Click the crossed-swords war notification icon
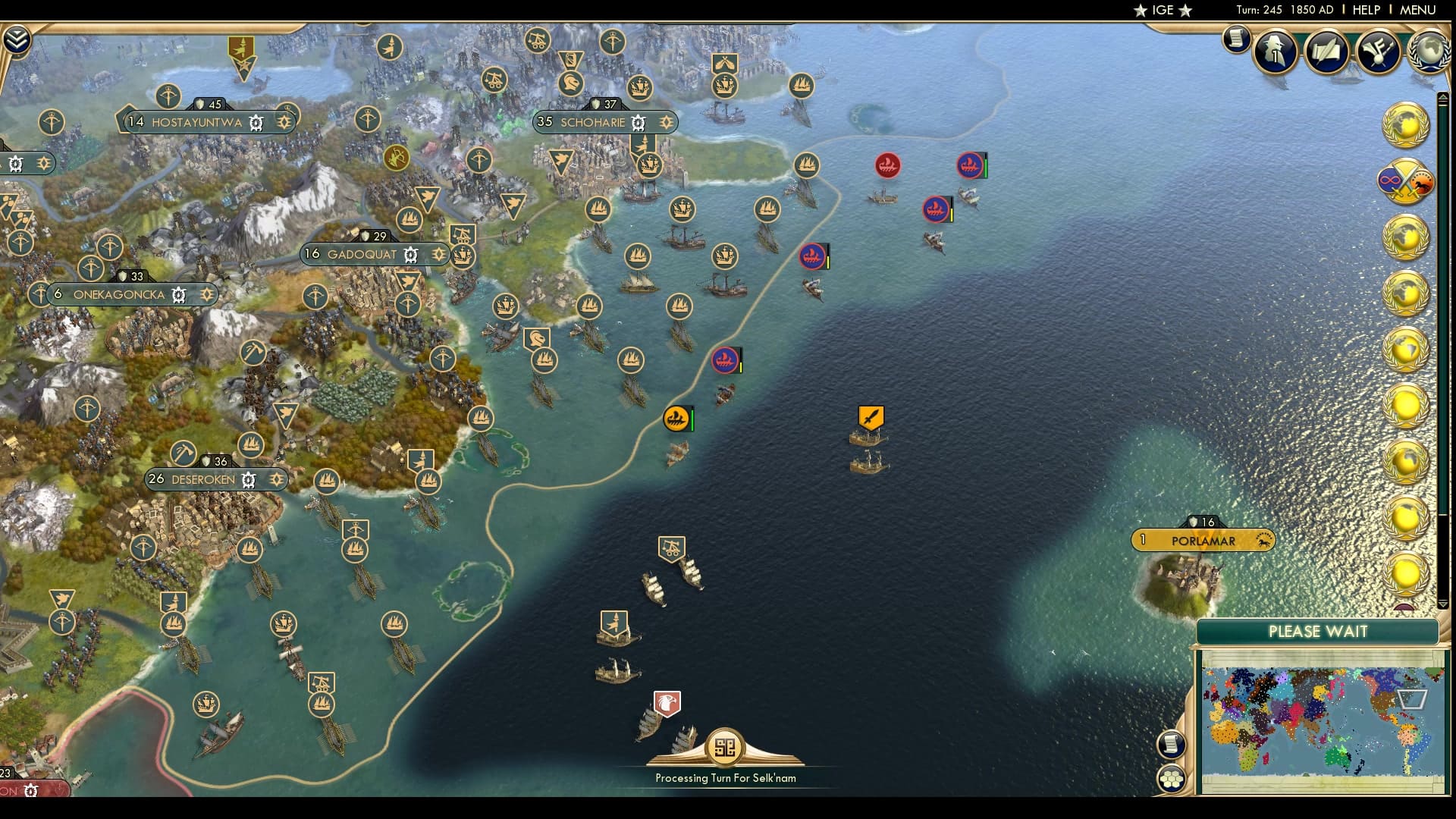This screenshot has height=819, width=1456. (1404, 182)
